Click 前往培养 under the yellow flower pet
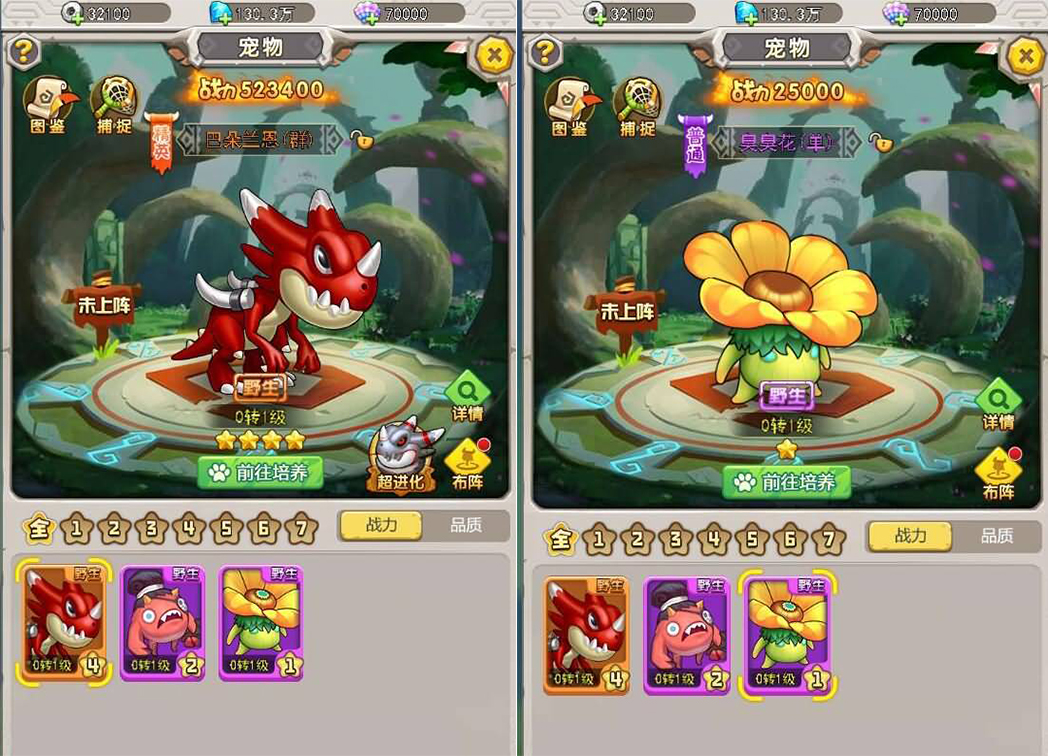The width and height of the screenshot is (1048, 756). (786, 482)
